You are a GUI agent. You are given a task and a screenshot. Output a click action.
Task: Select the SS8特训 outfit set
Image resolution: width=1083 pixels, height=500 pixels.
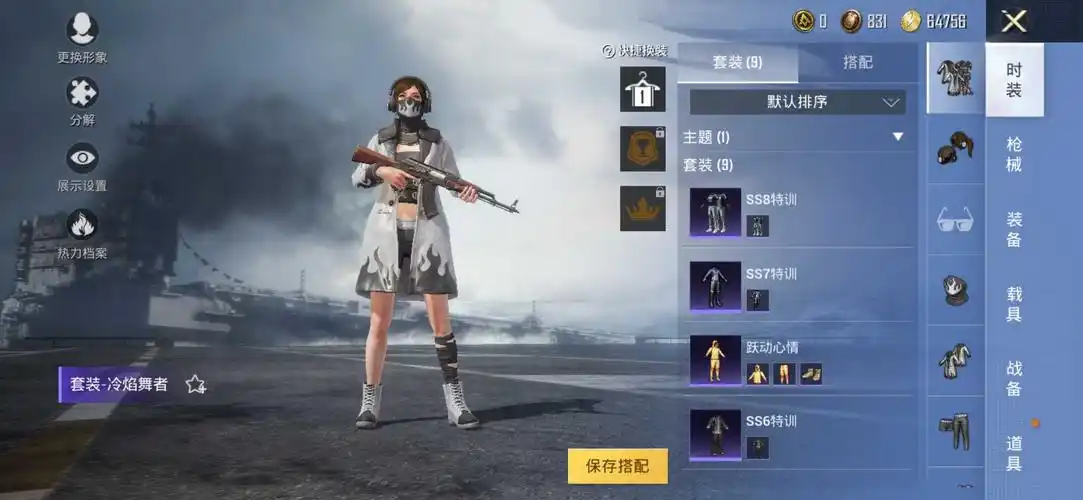point(800,212)
